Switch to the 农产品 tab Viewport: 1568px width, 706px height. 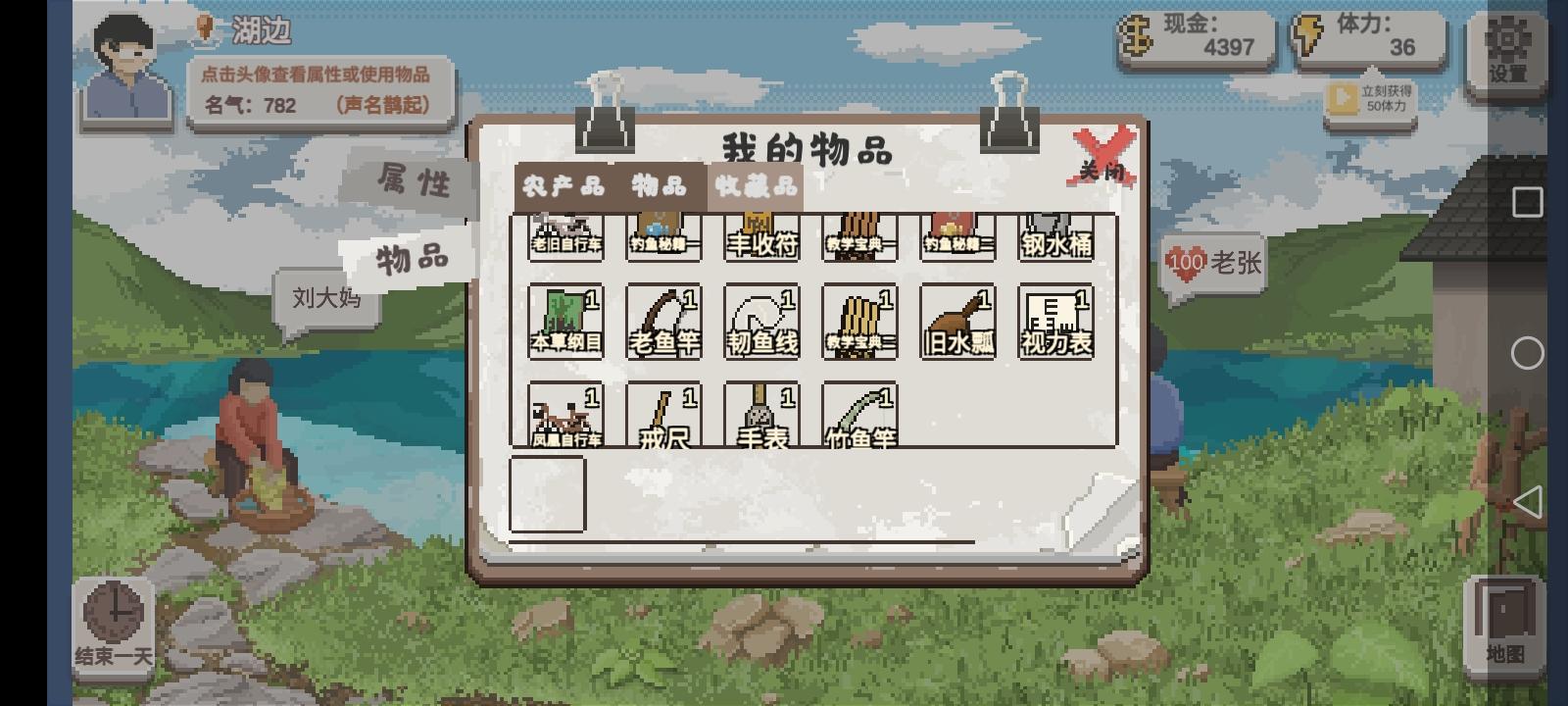coord(563,185)
